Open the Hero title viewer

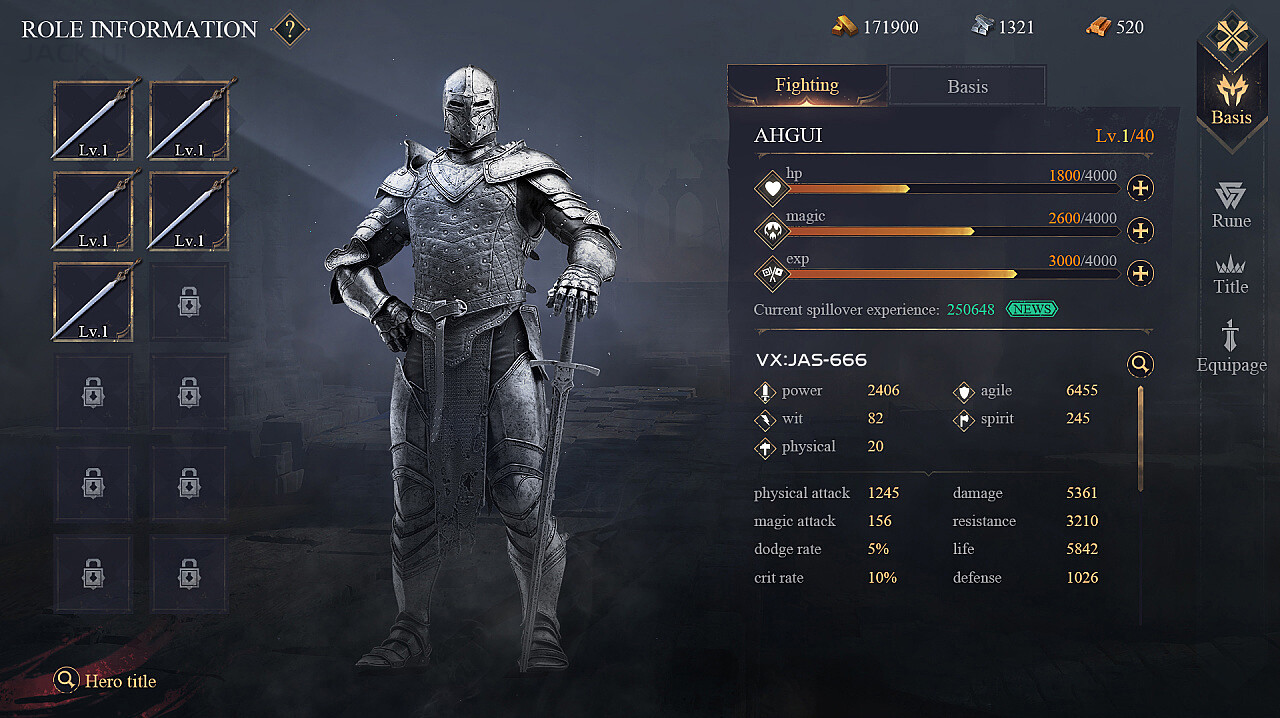106,681
